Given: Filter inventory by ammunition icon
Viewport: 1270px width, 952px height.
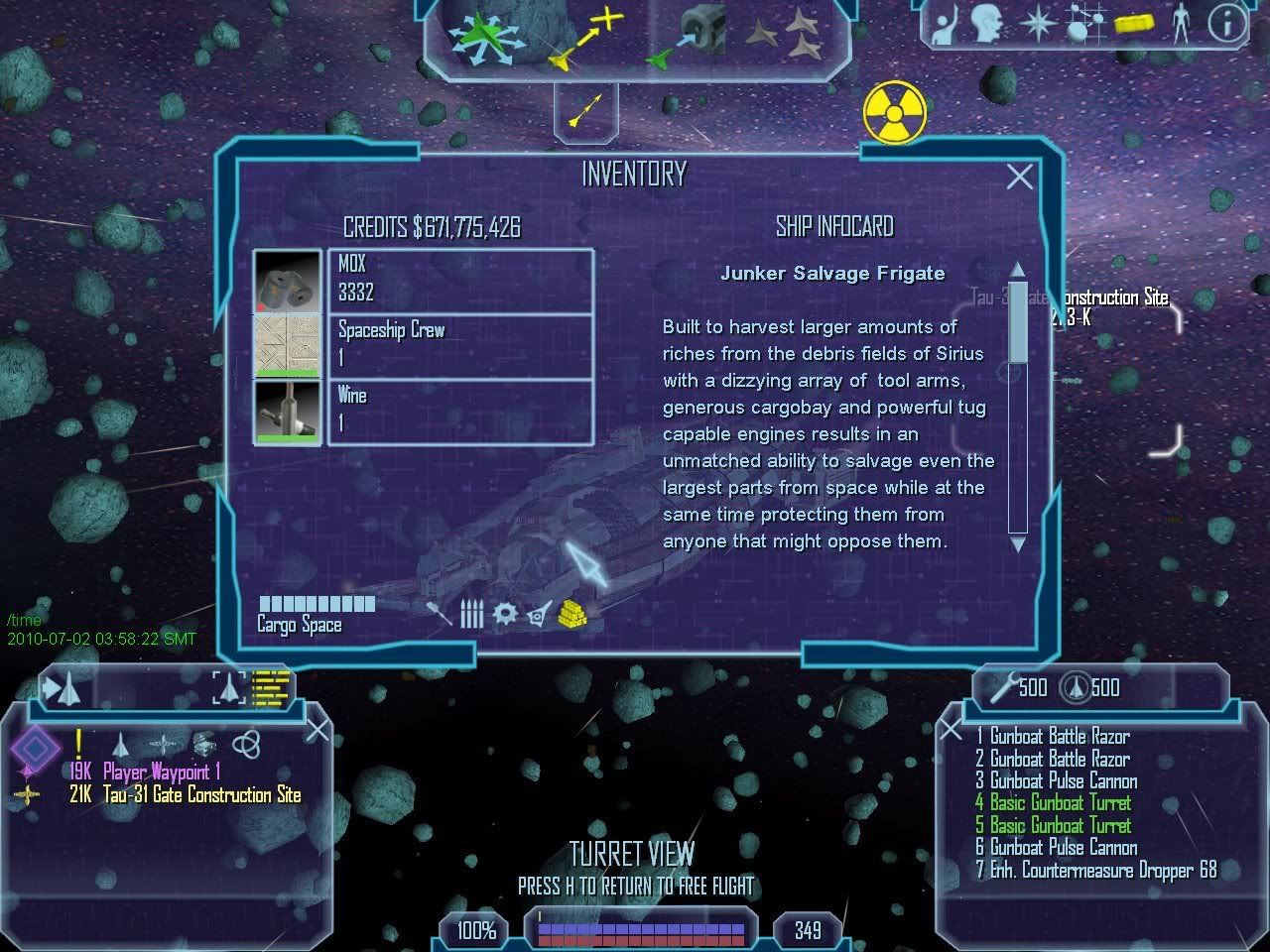Looking at the screenshot, I should click(472, 615).
